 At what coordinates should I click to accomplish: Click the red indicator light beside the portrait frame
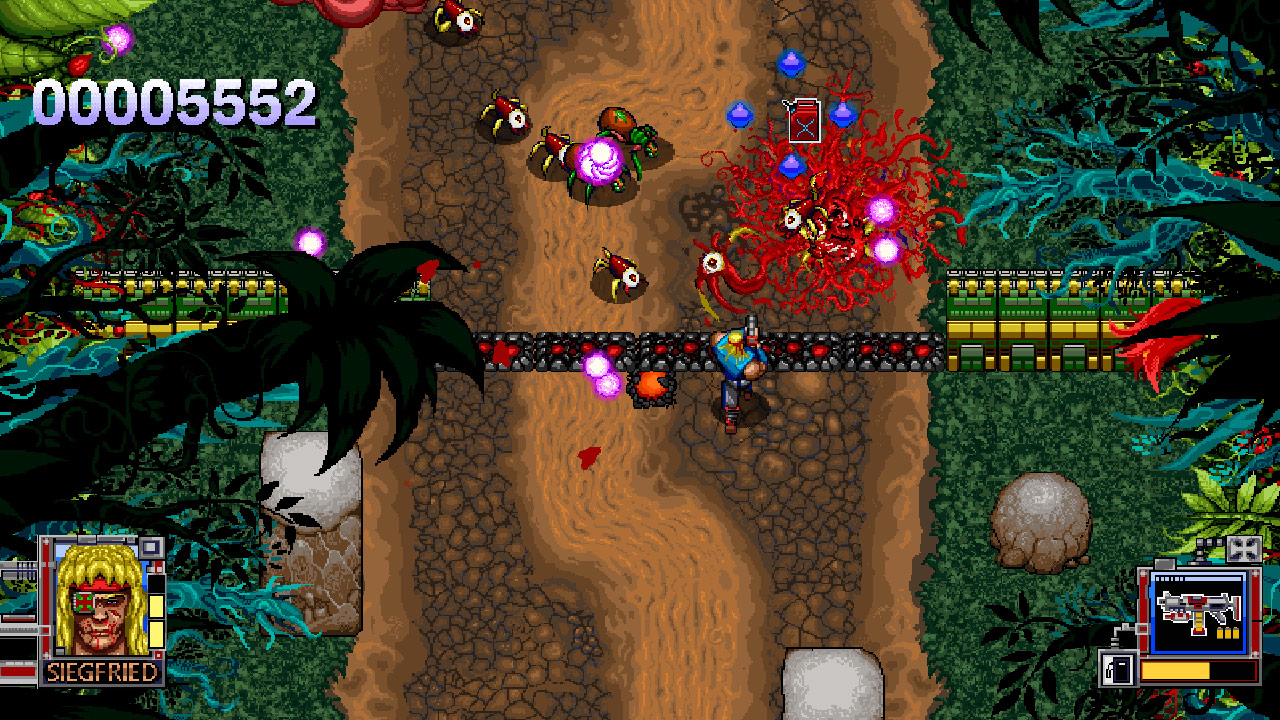click(x=158, y=567)
